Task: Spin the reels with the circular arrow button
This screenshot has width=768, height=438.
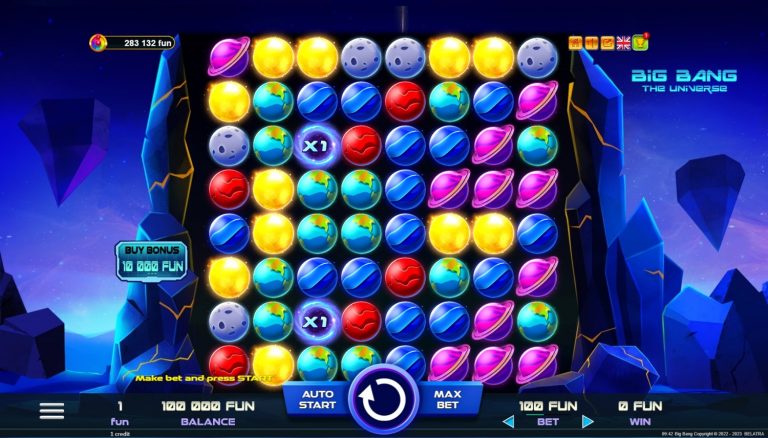Action: click(x=385, y=399)
